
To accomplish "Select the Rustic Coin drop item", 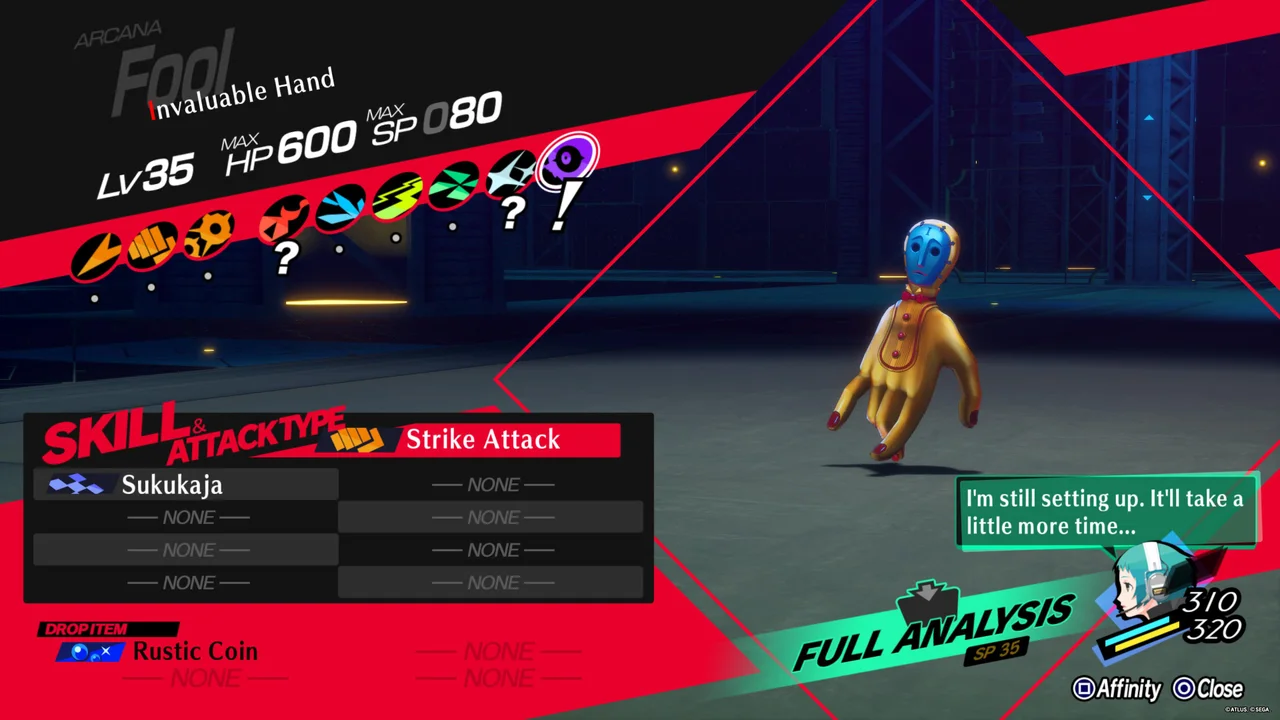I will [x=195, y=652].
